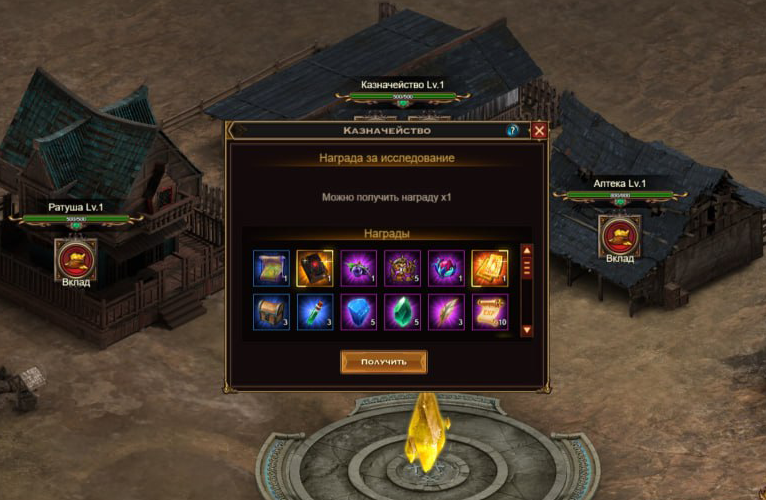The image size is (766, 500).
Task: Click the Вклад button under Аптека
Action: click(620, 236)
